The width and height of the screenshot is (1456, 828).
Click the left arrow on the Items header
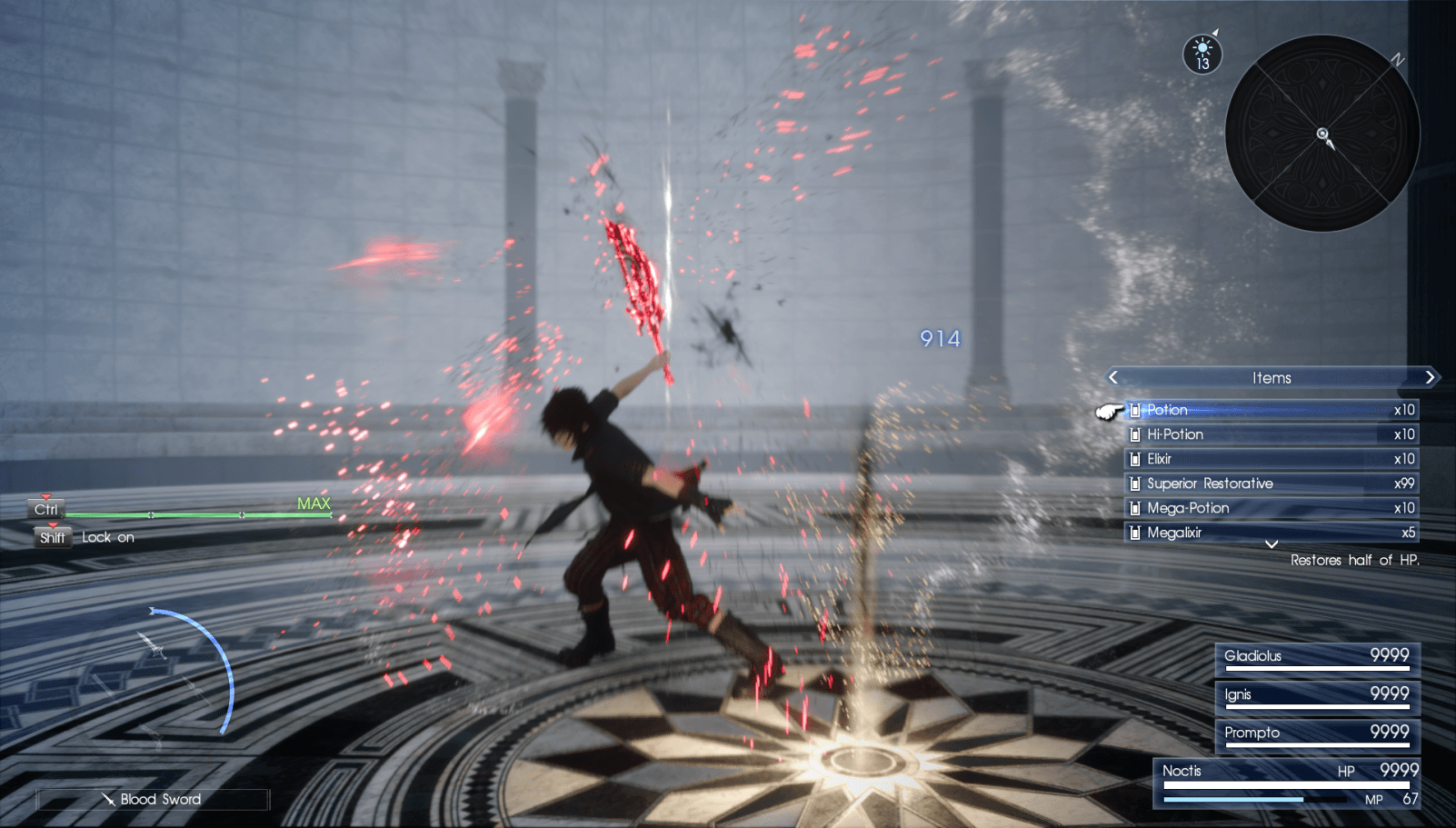pyautogui.click(x=1113, y=377)
